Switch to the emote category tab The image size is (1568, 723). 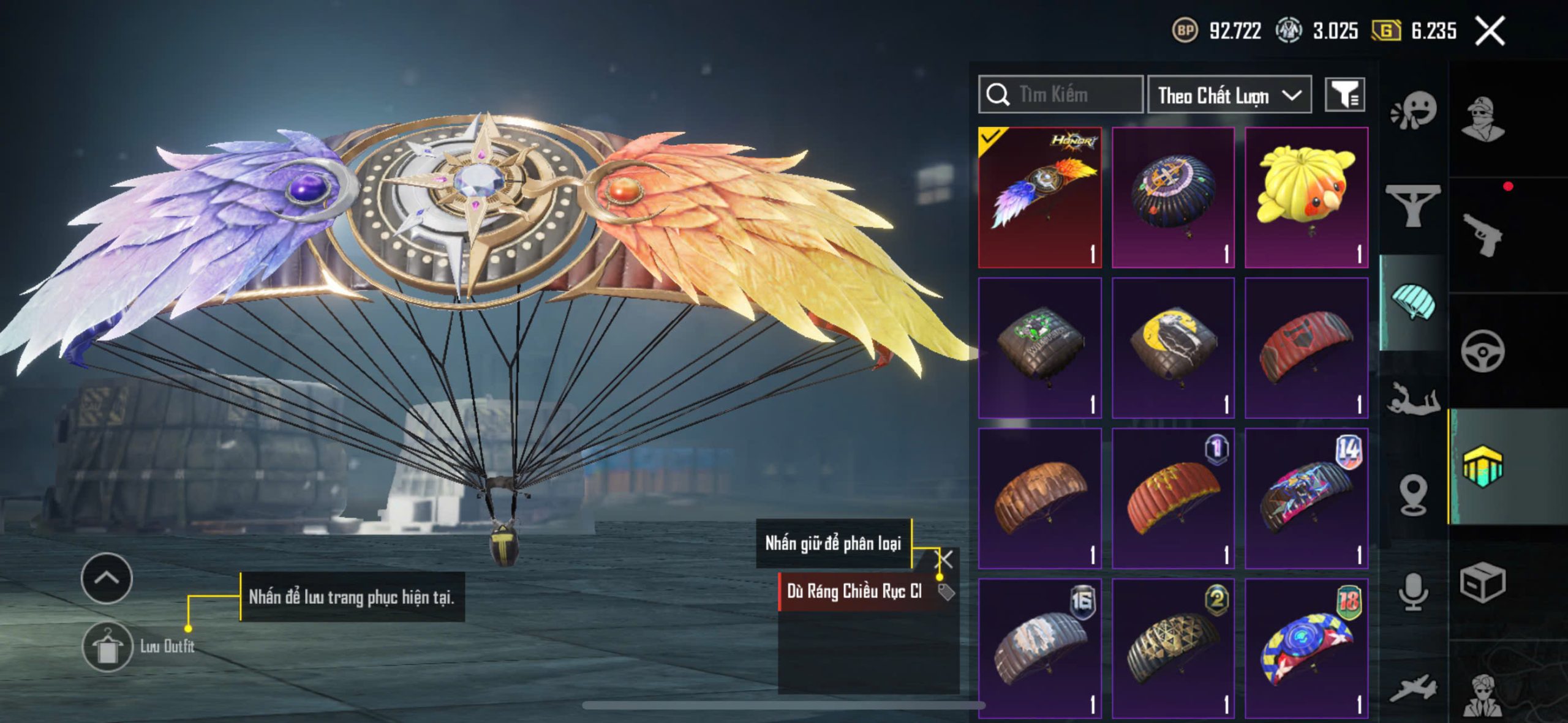[x=1414, y=111]
